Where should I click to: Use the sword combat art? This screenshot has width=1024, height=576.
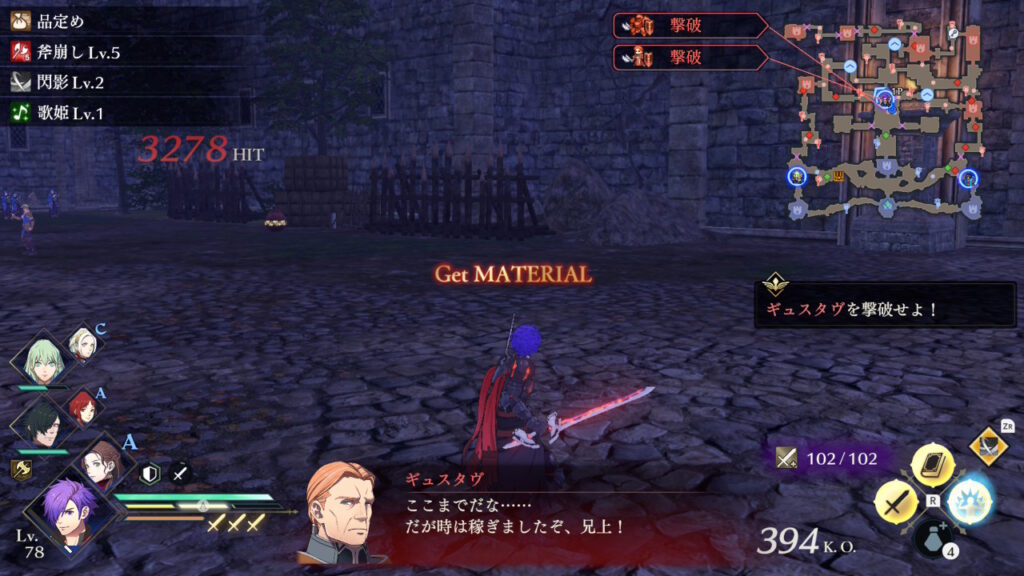pyautogui.click(x=897, y=500)
